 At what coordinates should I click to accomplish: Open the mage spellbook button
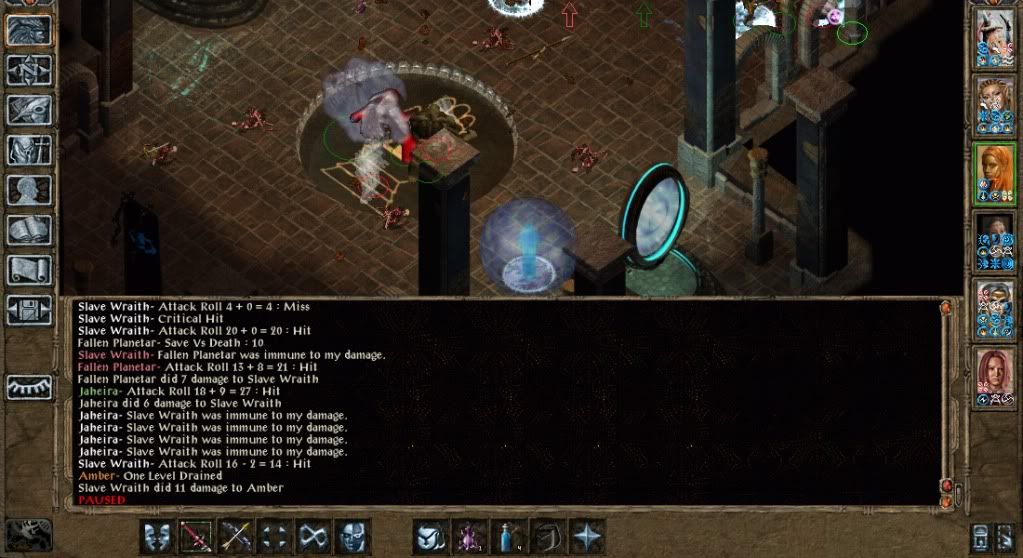(29, 230)
